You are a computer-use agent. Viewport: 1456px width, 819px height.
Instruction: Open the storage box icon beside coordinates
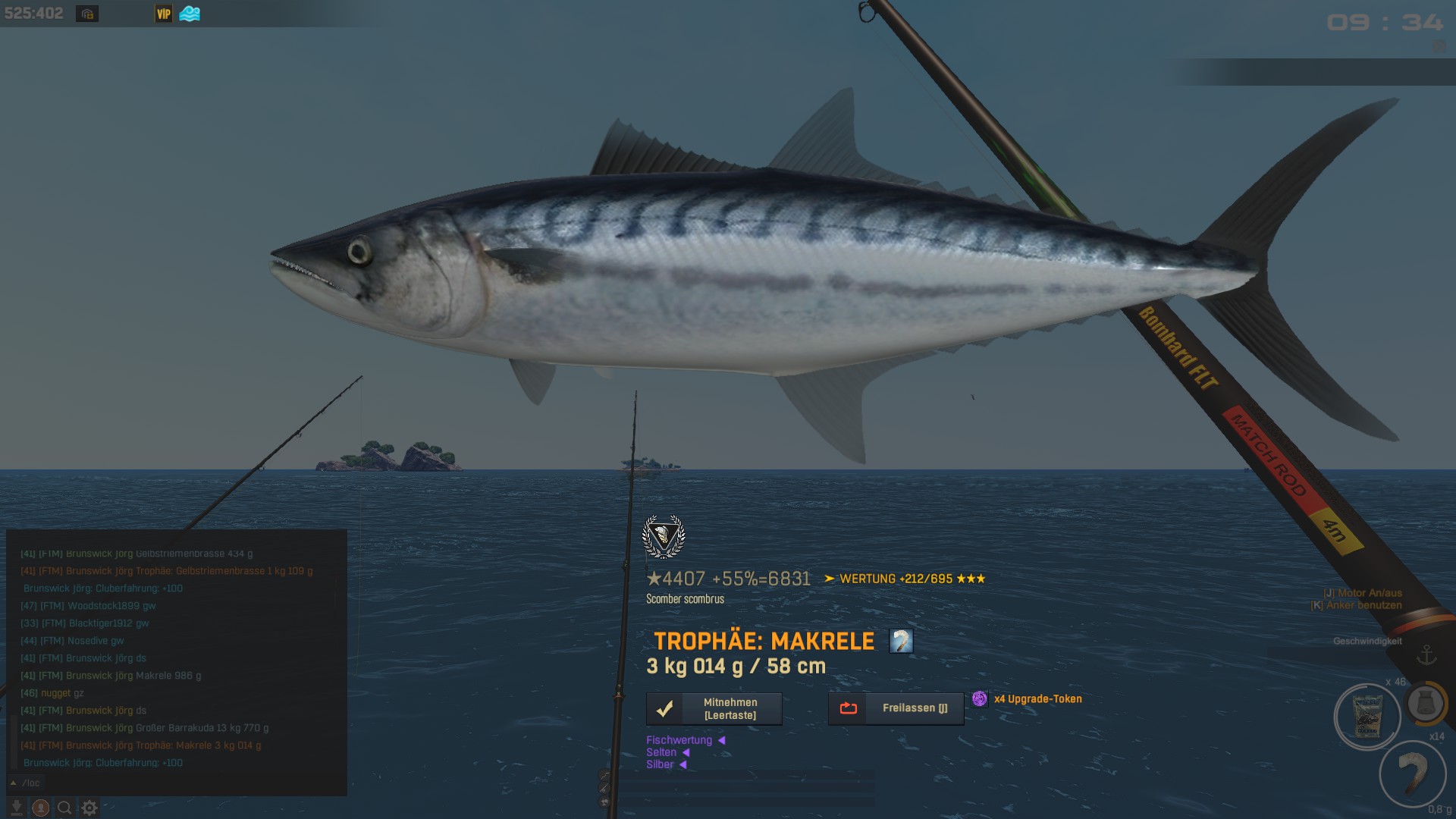[x=87, y=14]
